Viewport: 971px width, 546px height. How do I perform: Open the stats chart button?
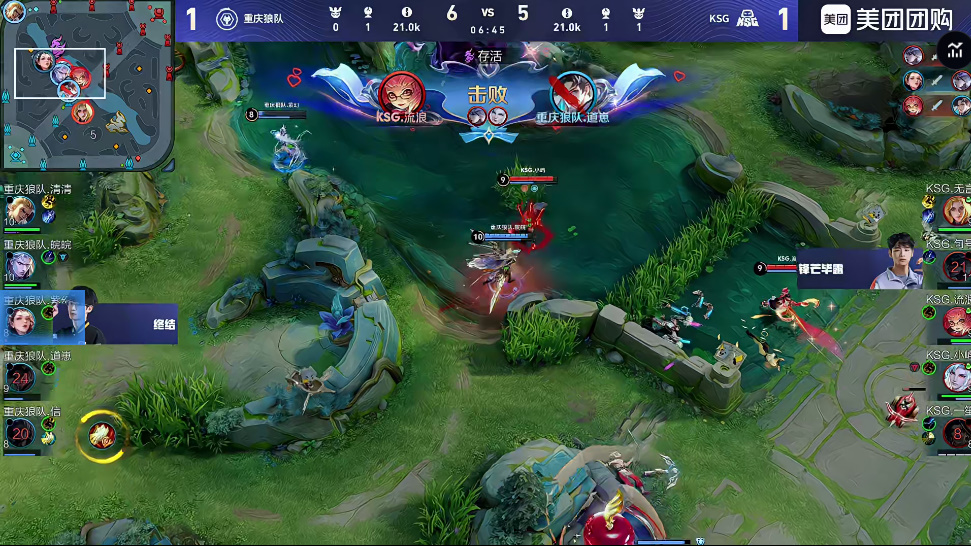tap(950, 50)
